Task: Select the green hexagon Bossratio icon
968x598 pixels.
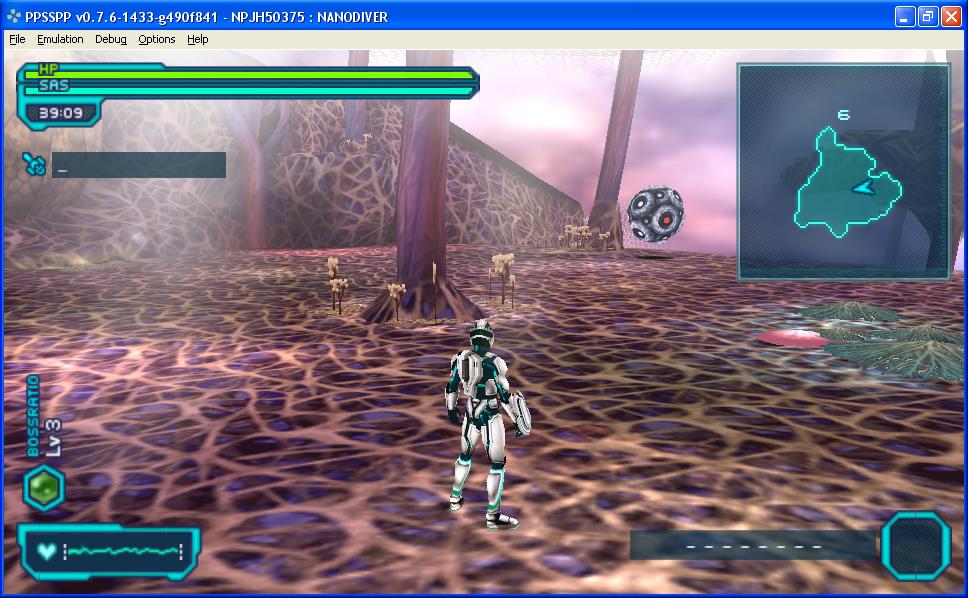Action: 44,489
